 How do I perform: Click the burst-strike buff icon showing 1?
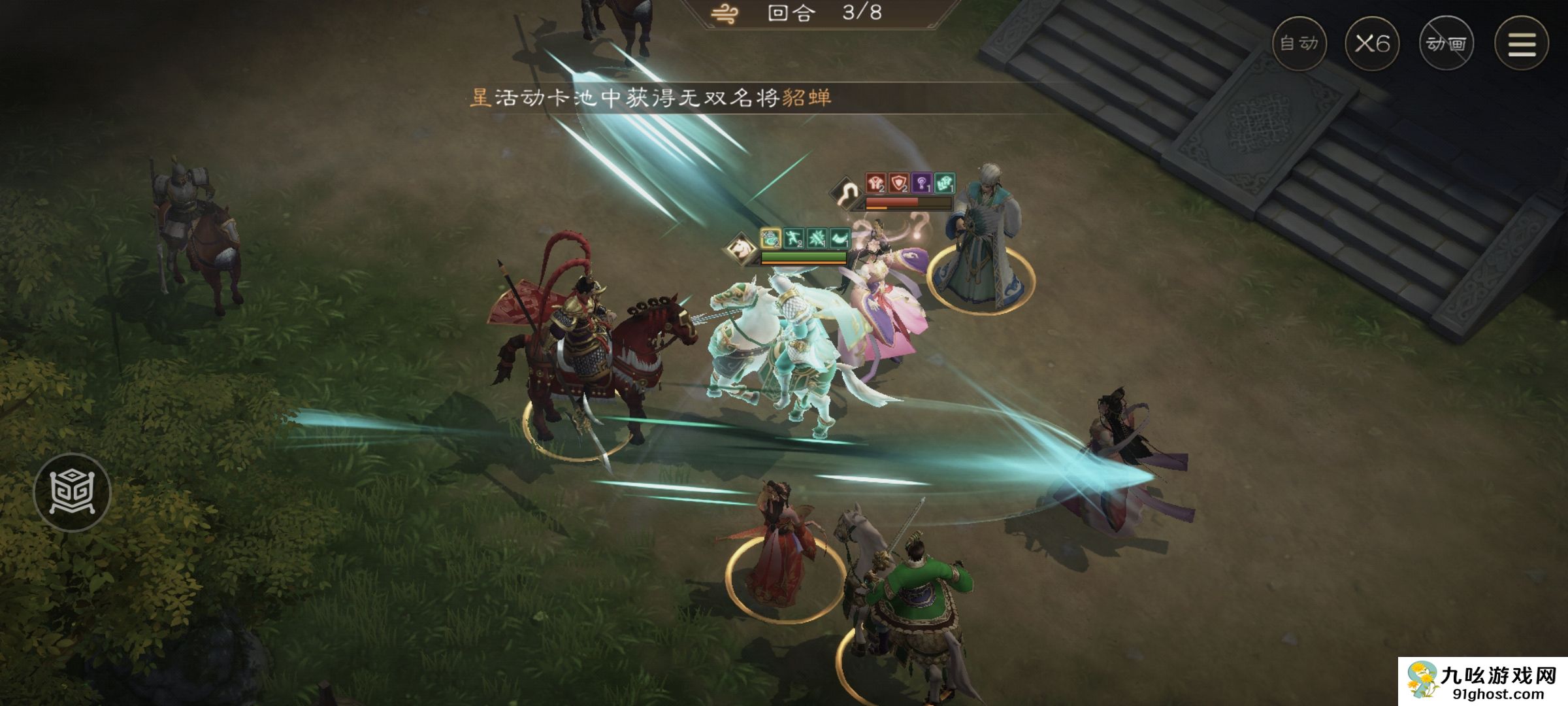817,237
